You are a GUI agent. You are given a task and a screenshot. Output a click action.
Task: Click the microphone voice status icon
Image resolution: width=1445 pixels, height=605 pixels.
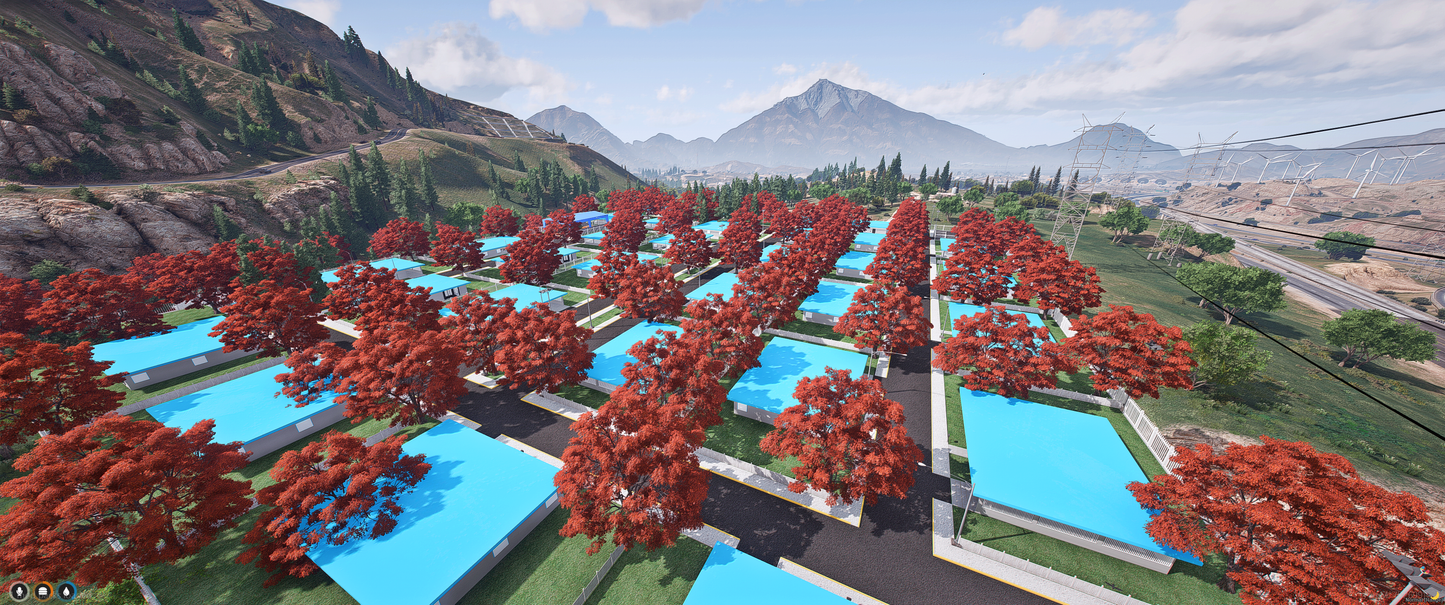pyautogui.click(x=19, y=591)
